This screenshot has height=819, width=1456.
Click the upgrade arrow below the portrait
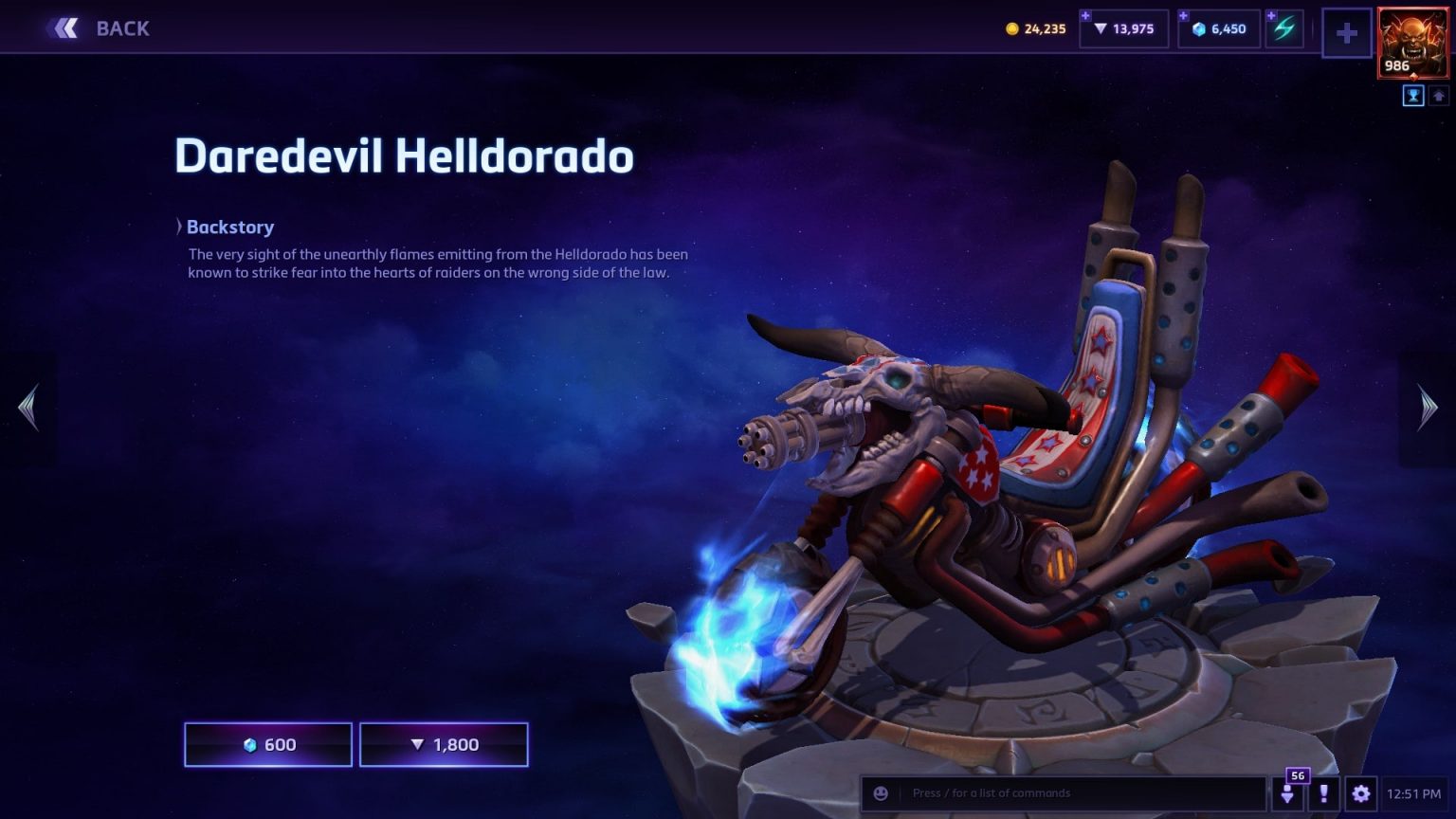point(1437,96)
